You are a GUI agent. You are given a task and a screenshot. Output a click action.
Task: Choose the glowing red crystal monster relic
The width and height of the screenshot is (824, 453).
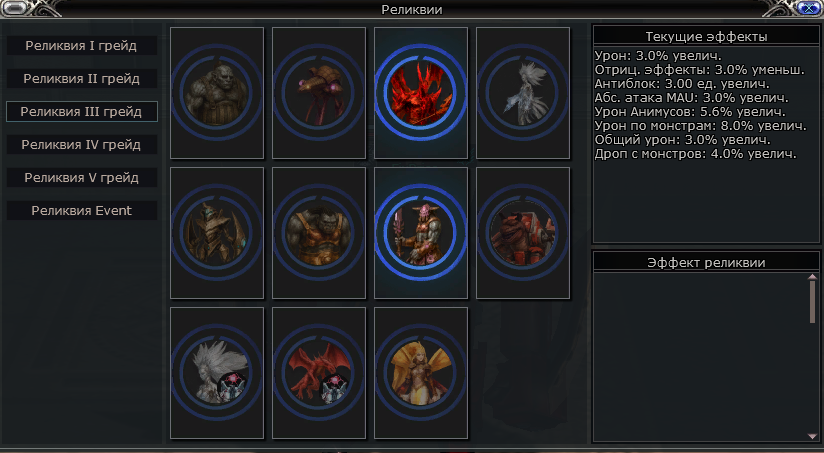(421, 93)
